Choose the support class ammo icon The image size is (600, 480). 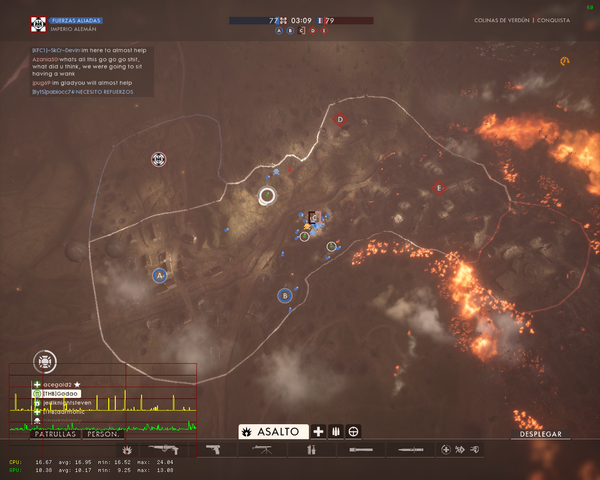coord(336,431)
